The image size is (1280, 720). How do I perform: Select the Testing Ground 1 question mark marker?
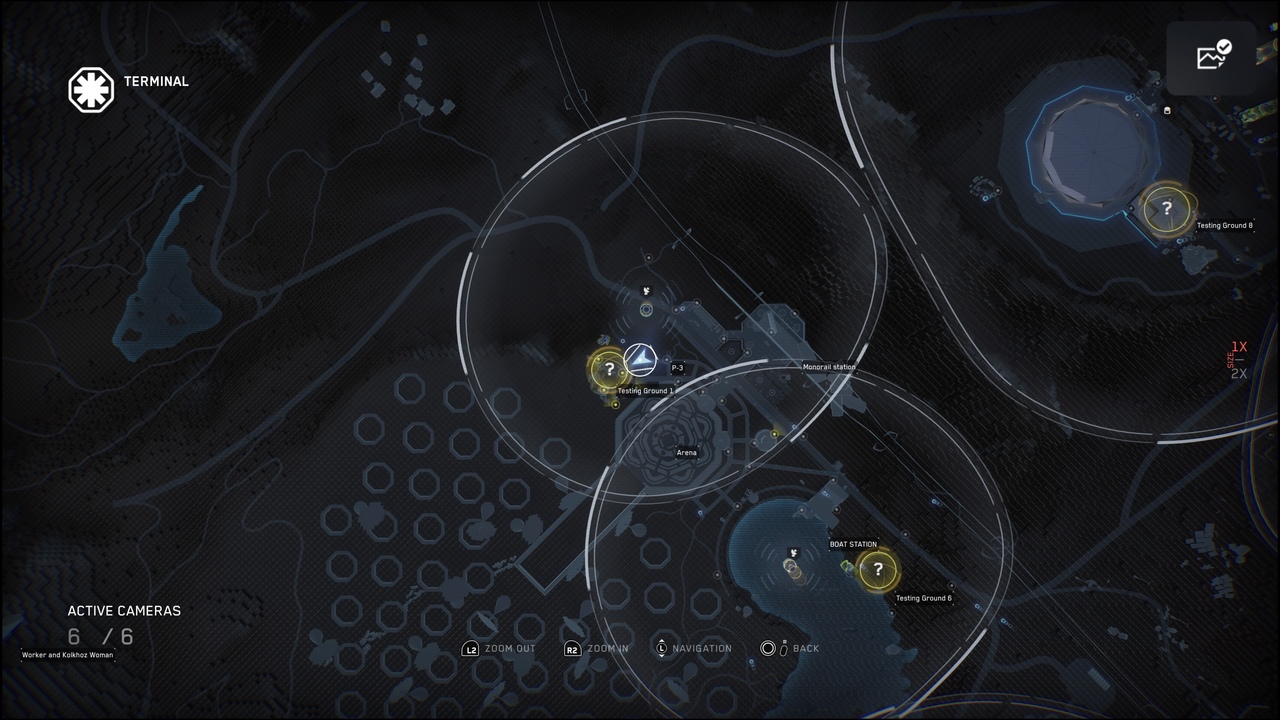[x=610, y=369]
